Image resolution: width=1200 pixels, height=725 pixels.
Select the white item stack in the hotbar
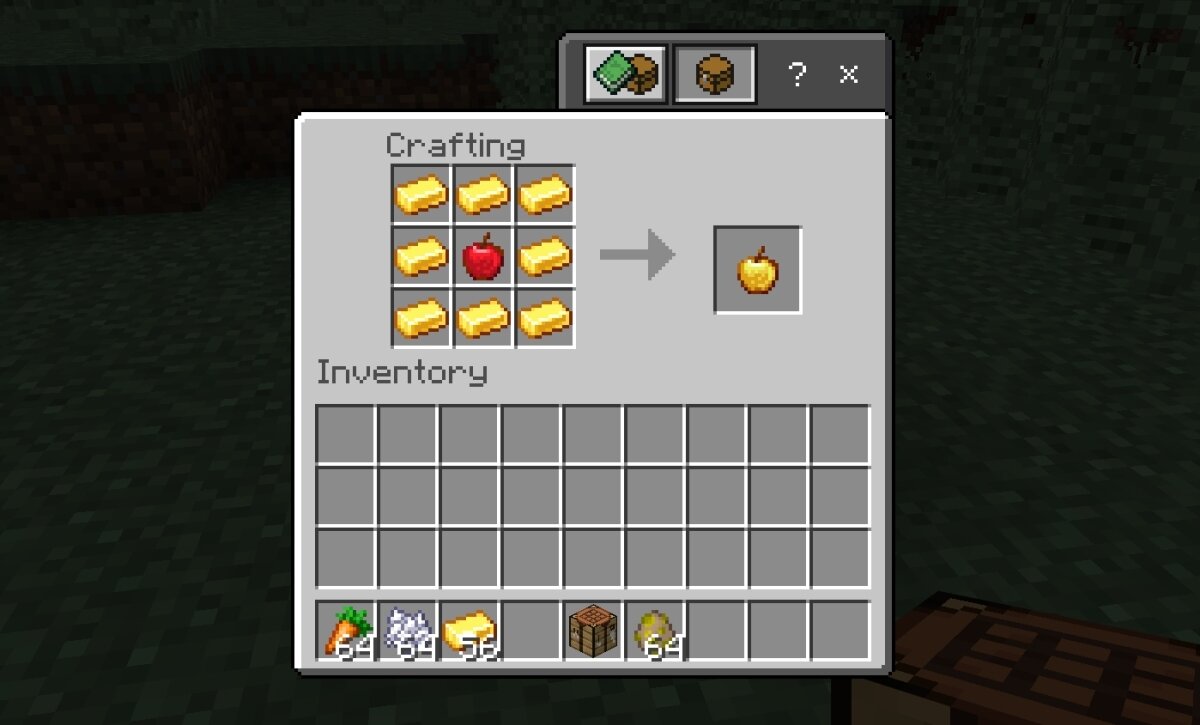(408, 630)
